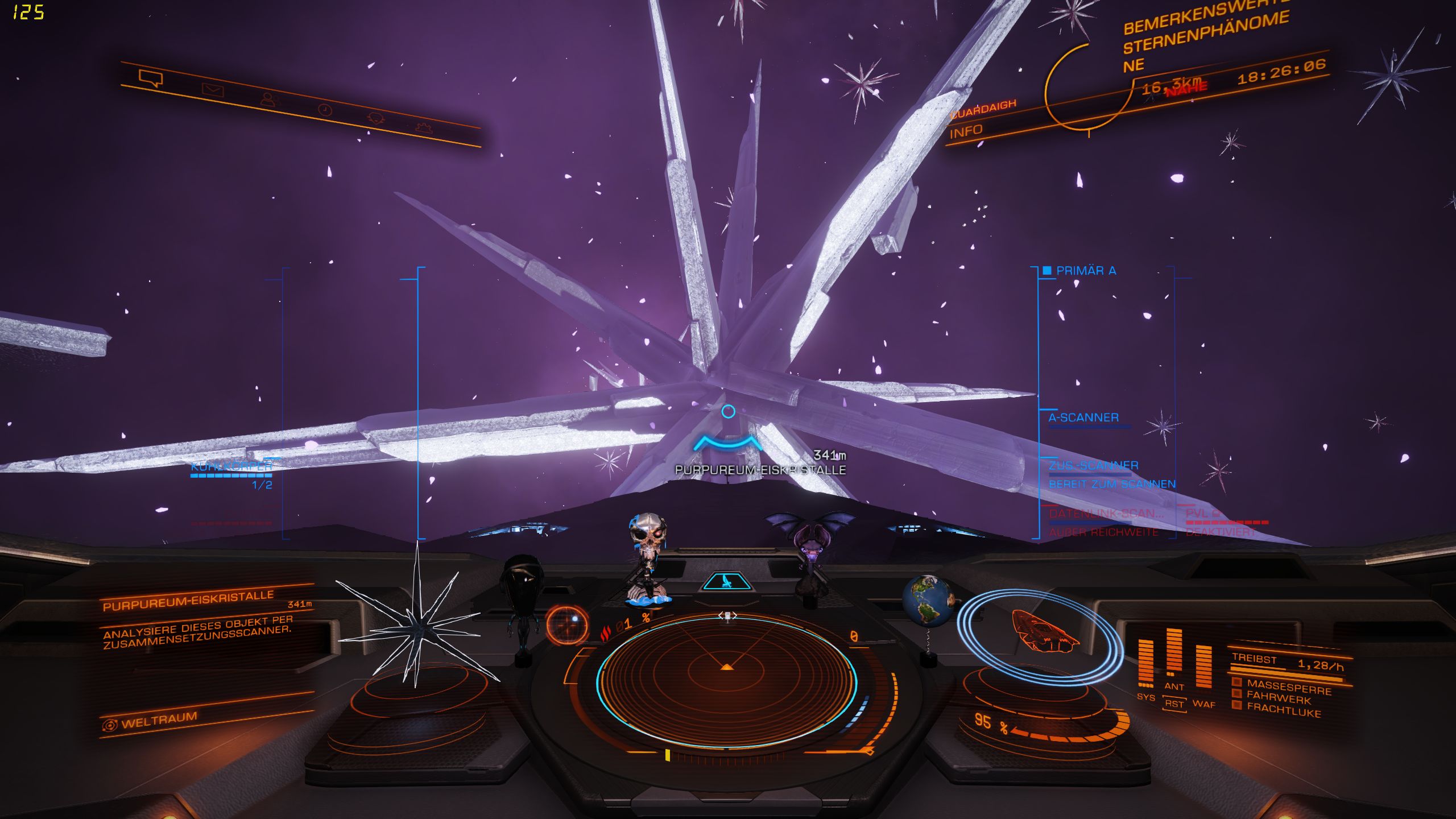This screenshot has height=819, width=1456.
Task: Click the PRIMÄR A fire group label
Action: pyautogui.click(x=1085, y=271)
